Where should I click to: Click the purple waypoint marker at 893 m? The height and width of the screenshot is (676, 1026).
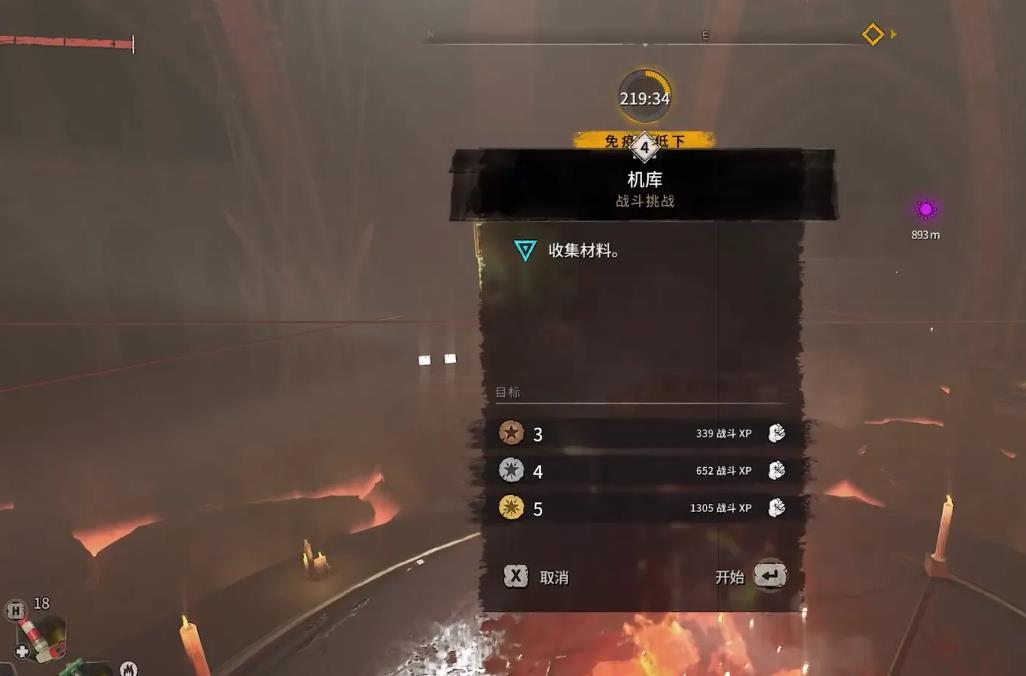[x=925, y=210]
